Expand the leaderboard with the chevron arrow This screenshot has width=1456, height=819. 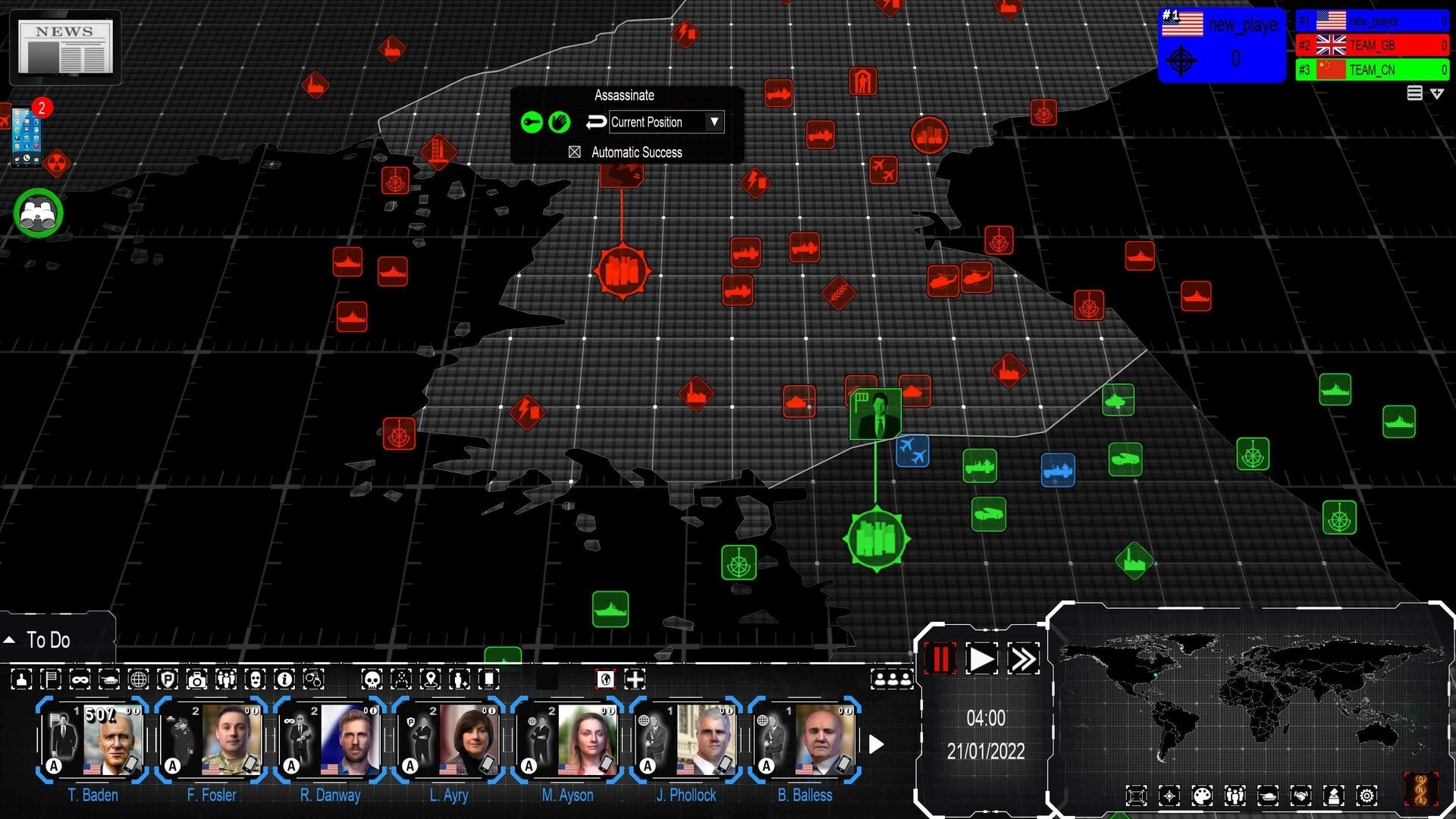point(1437,93)
